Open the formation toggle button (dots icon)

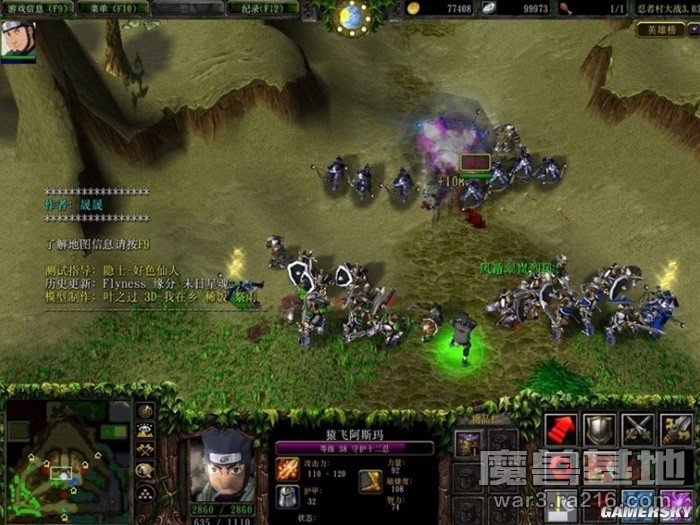[x=145, y=491]
